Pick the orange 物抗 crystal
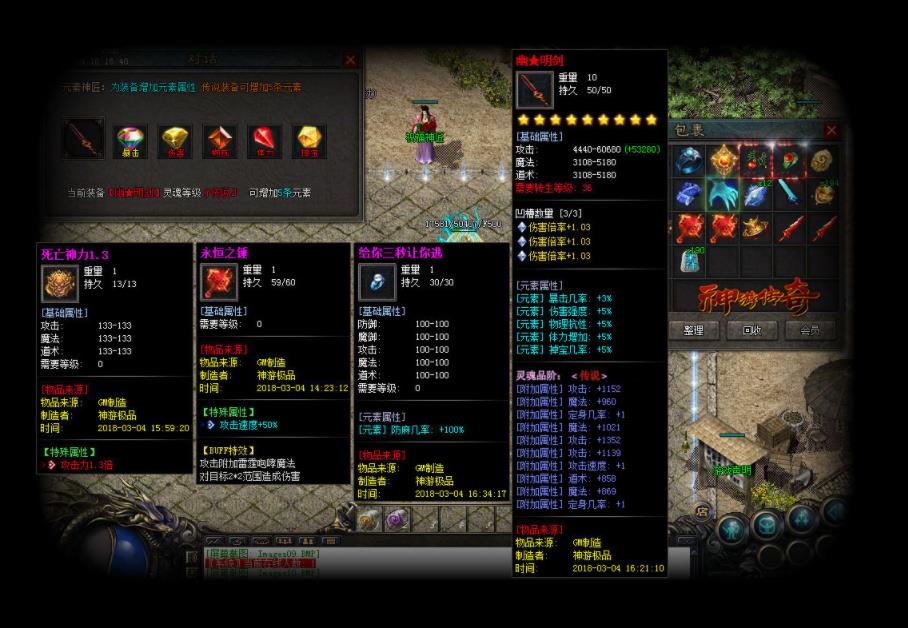 pos(220,141)
